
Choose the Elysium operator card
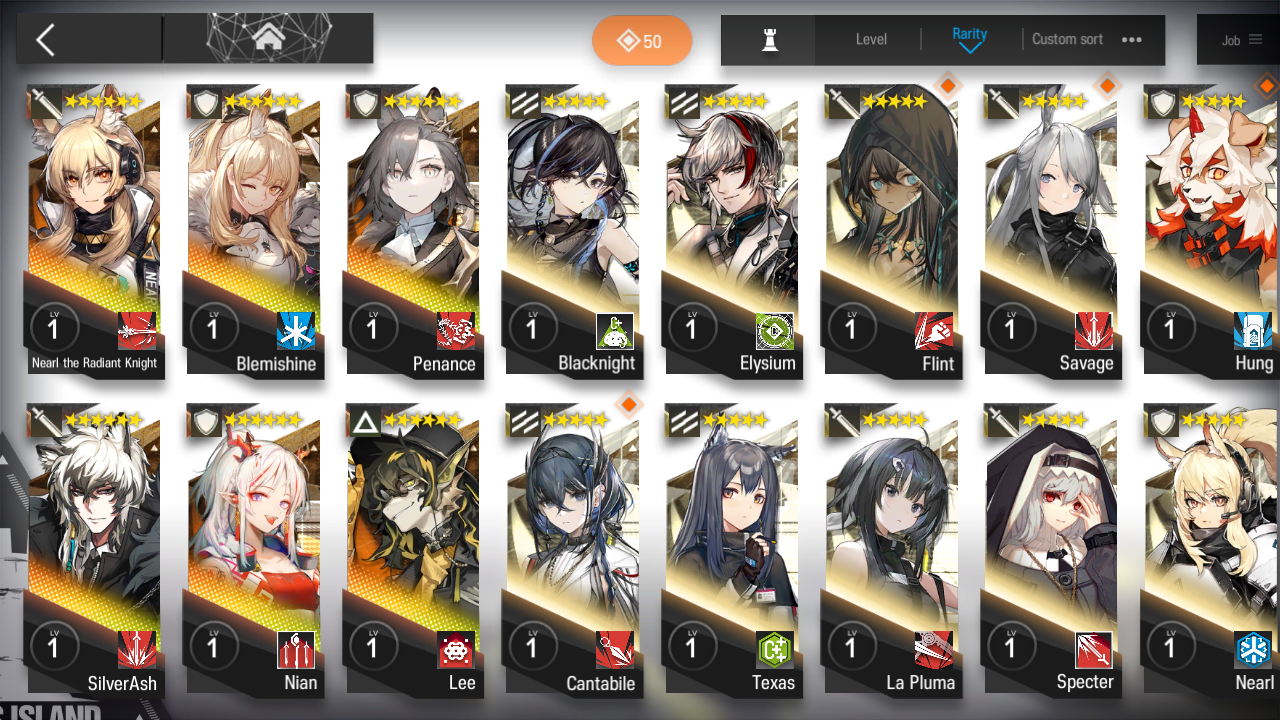[x=731, y=230]
